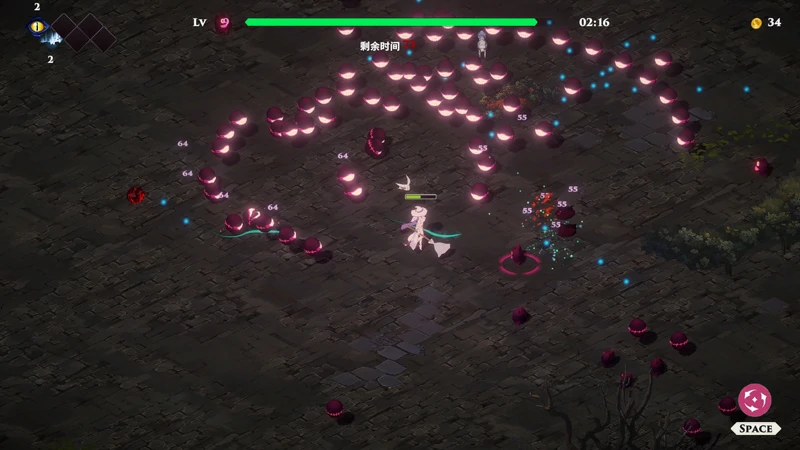The width and height of the screenshot is (800, 450).
Task: Click the gold coin currency icon
Action: [x=756, y=23]
